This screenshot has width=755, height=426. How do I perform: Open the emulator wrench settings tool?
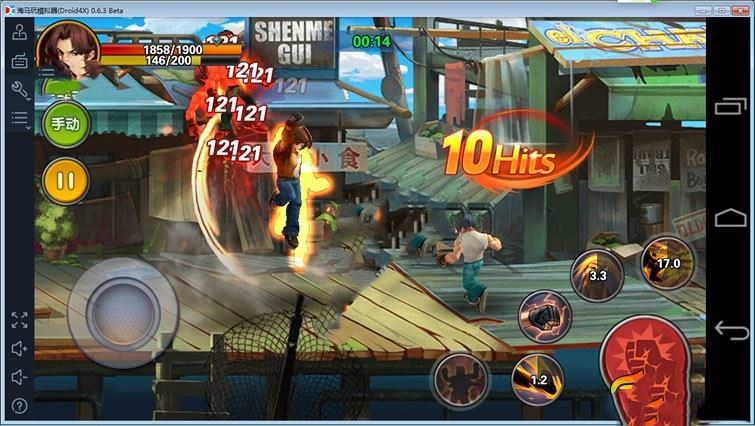[x=19, y=90]
